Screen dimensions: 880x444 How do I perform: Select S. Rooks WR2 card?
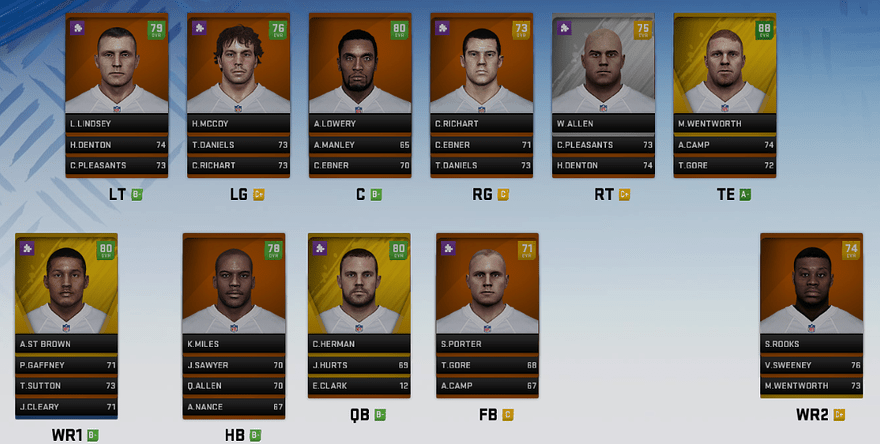[x=811, y=290]
